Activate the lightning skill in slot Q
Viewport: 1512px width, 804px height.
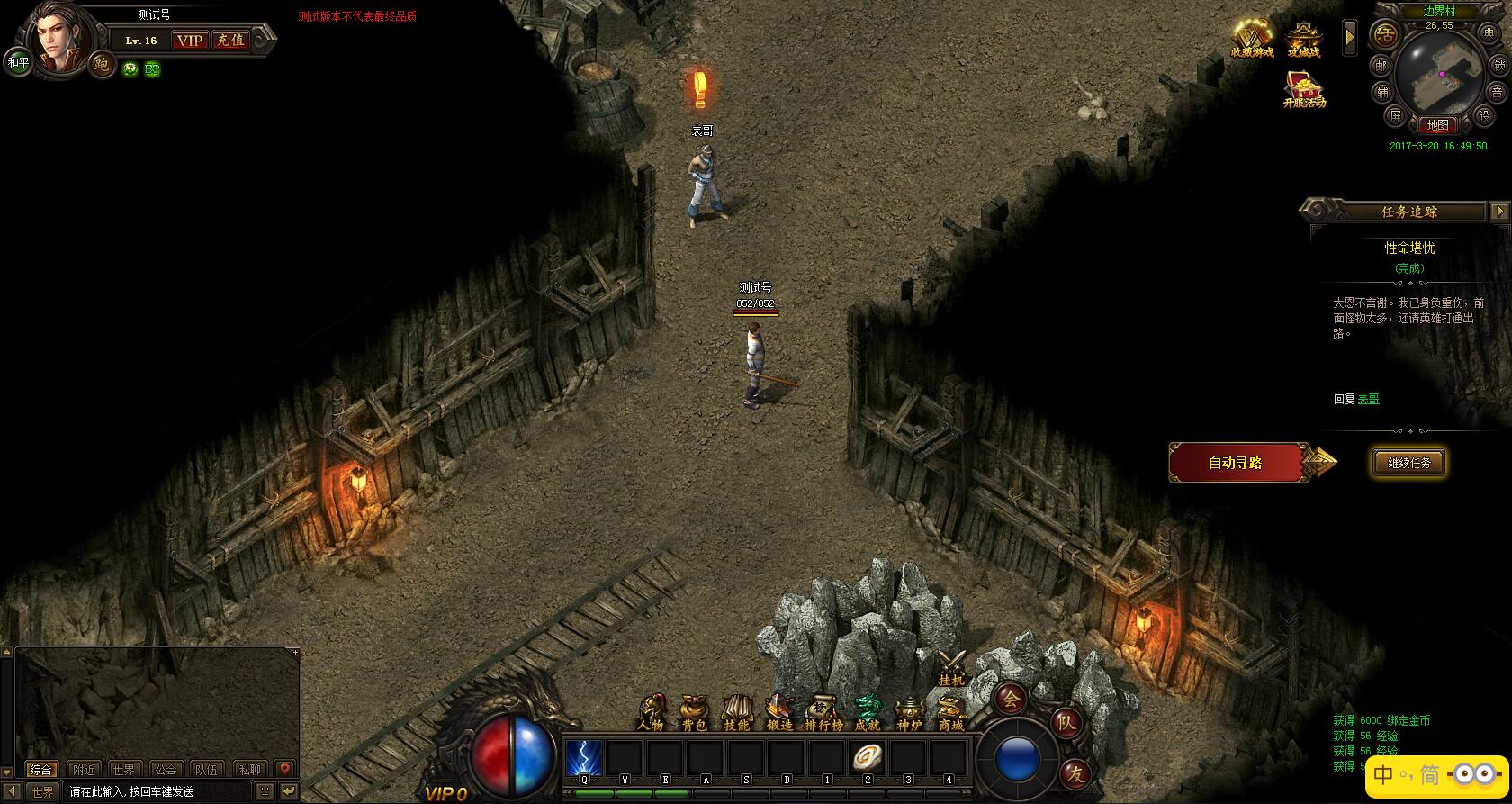pyautogui.click(x=584, y=758)
